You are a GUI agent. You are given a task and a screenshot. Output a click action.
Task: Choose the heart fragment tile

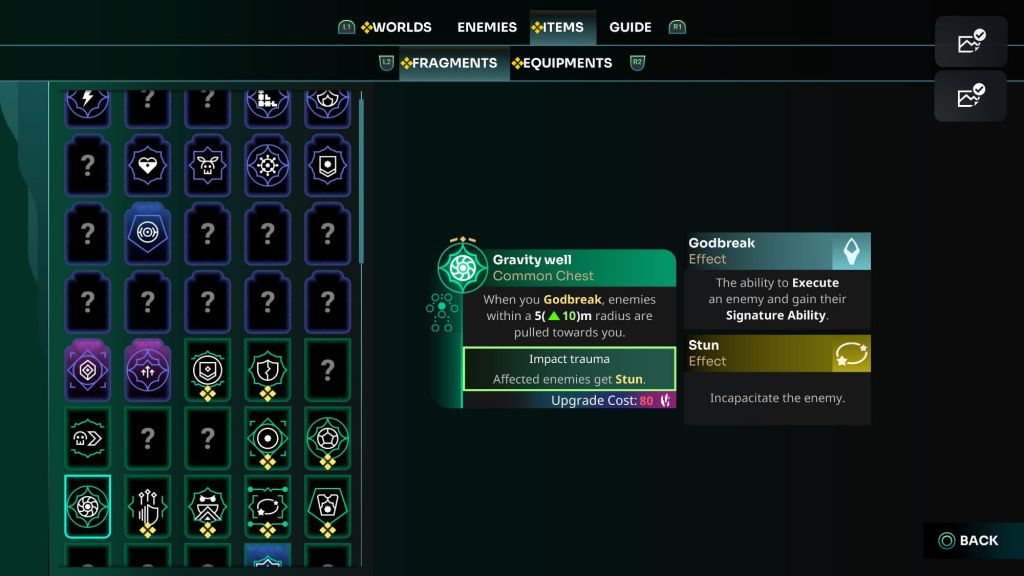[x=148, y=165]
